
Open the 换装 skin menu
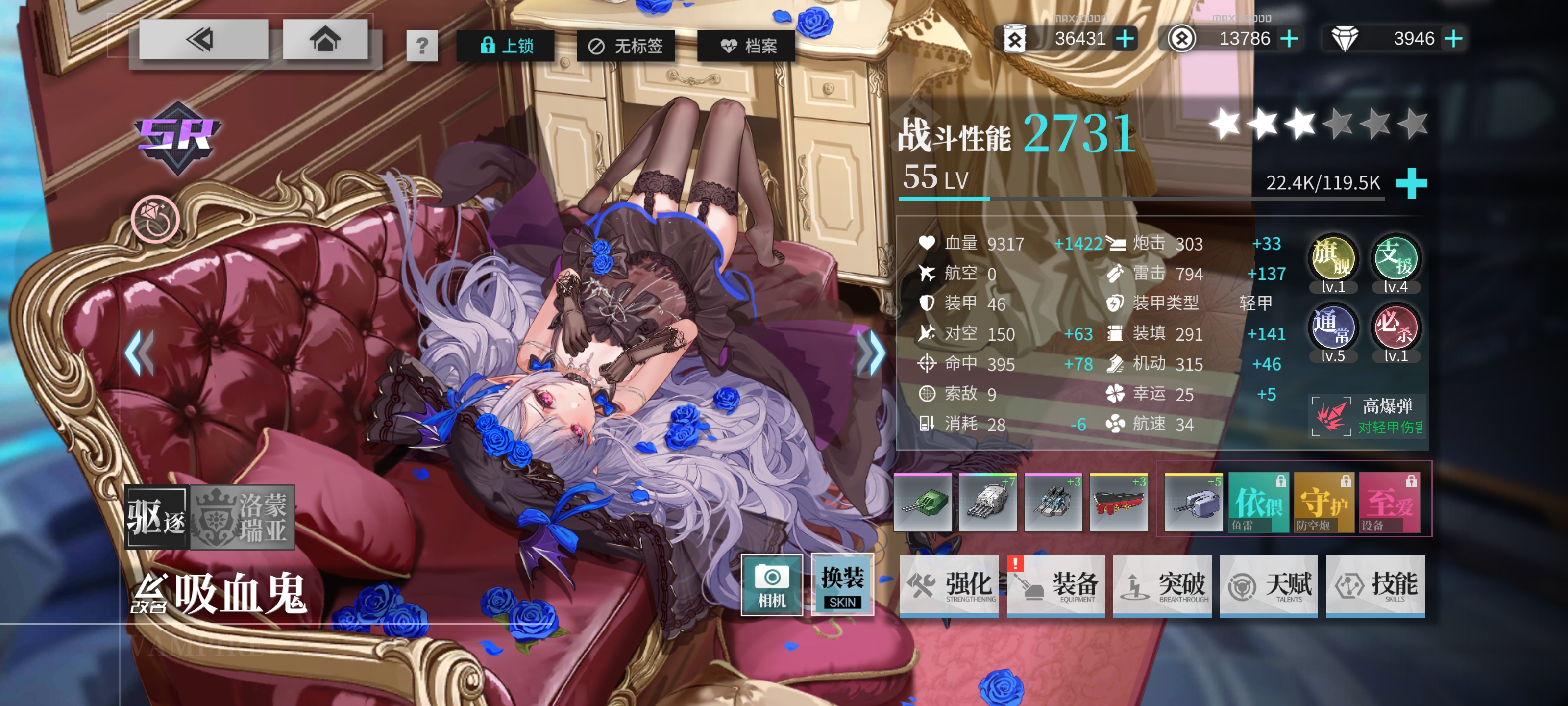click(842, 585)
